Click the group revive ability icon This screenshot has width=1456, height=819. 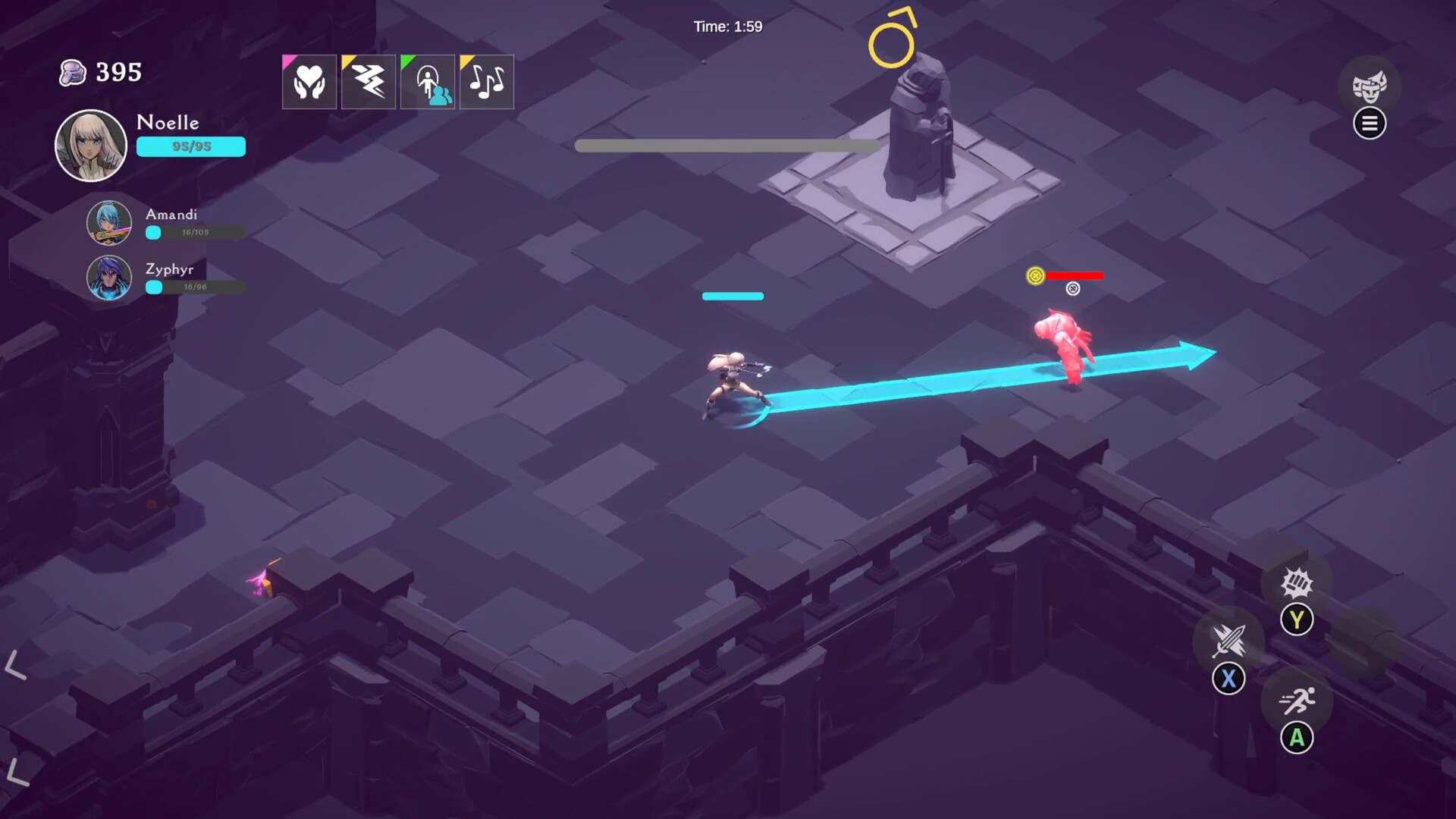[x=428, y=82]
